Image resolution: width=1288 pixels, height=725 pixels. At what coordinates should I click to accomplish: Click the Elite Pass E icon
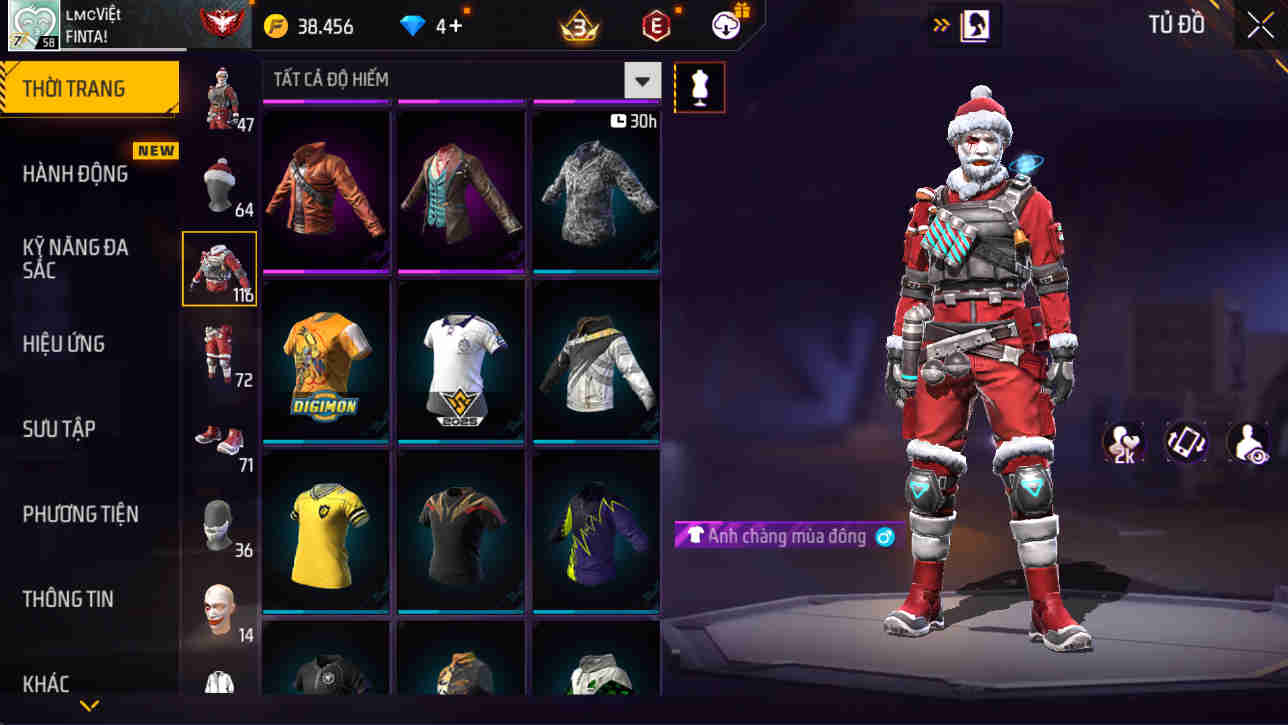(x=657, y=25)
